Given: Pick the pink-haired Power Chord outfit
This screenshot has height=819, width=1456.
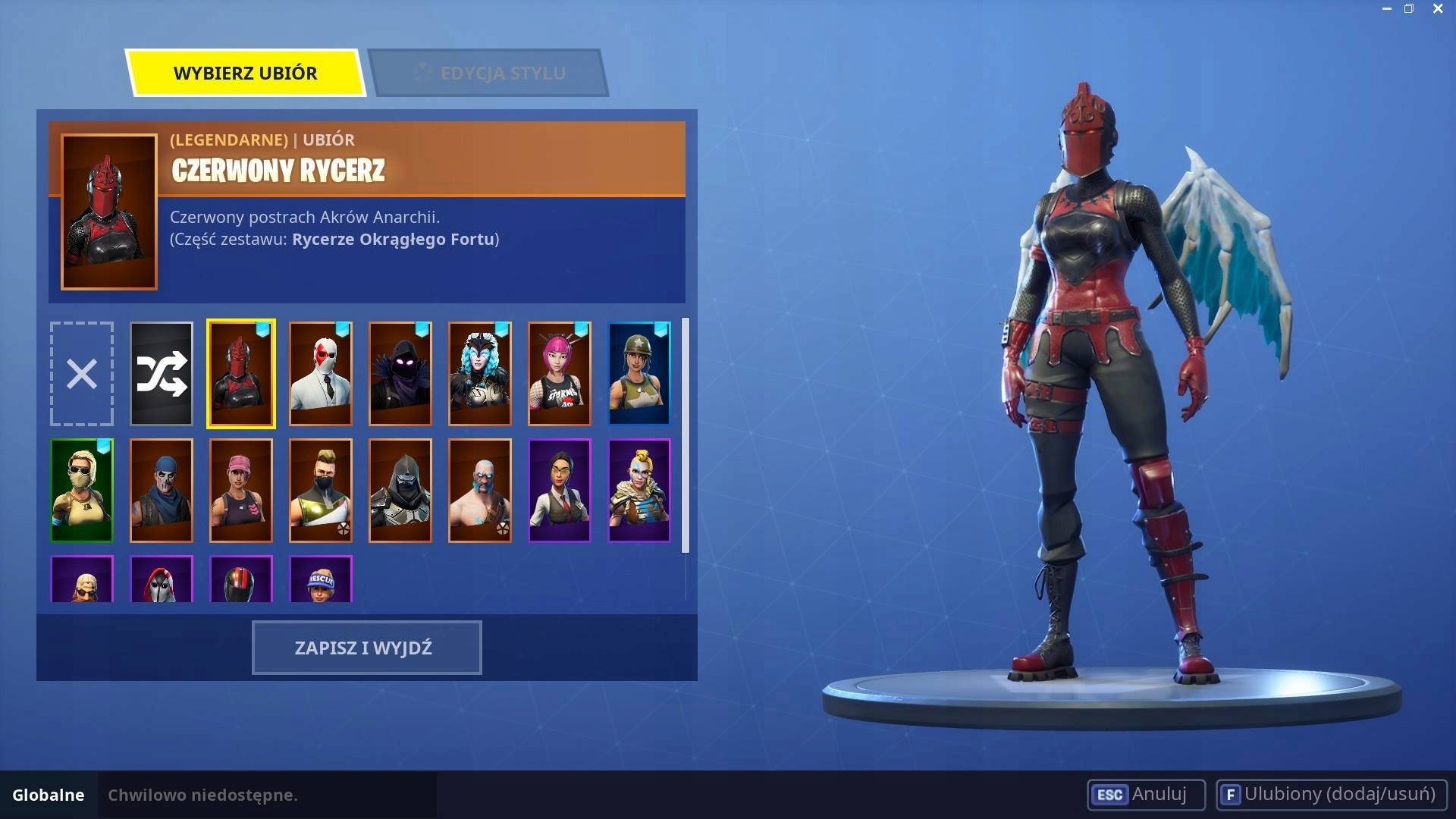Looking at the screenshot, I should pos(560,373).
